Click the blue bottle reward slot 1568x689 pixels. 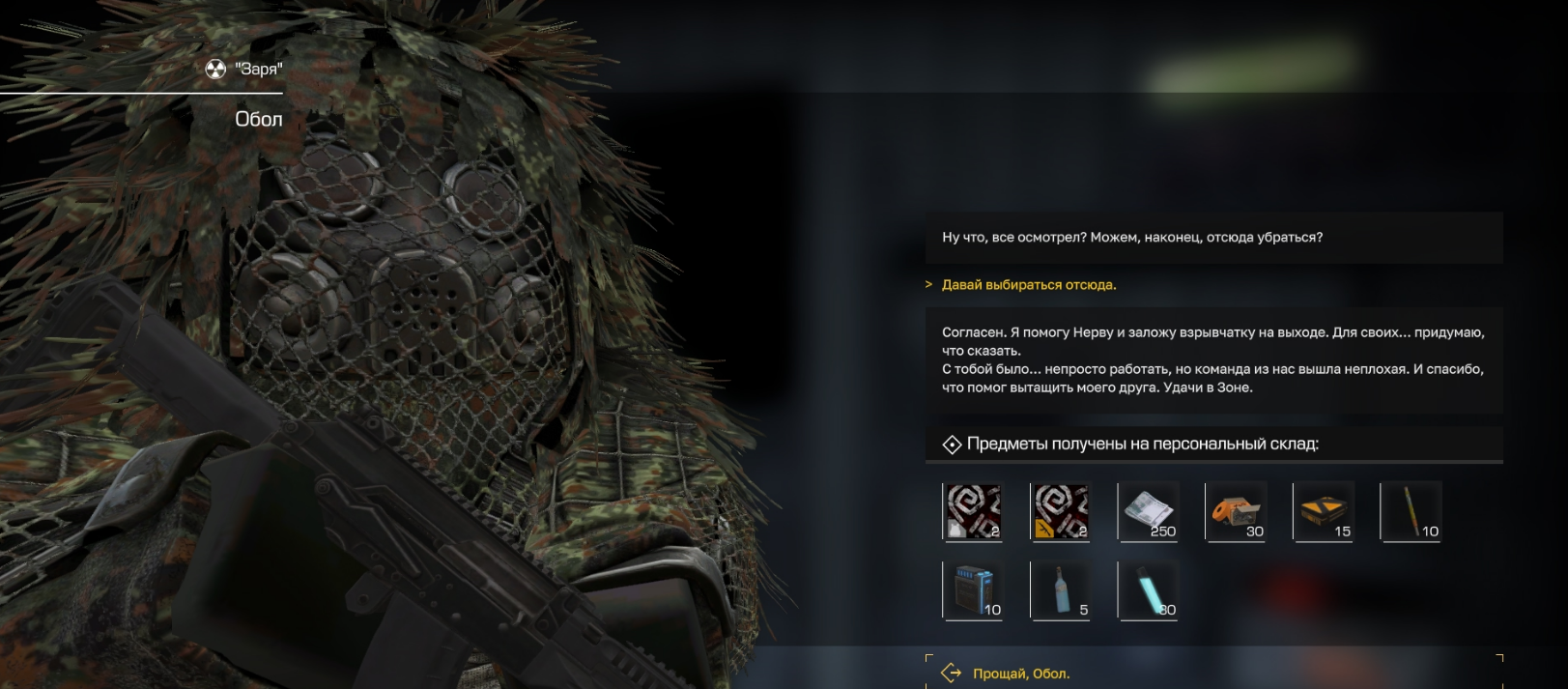[x=1060, y=590]
